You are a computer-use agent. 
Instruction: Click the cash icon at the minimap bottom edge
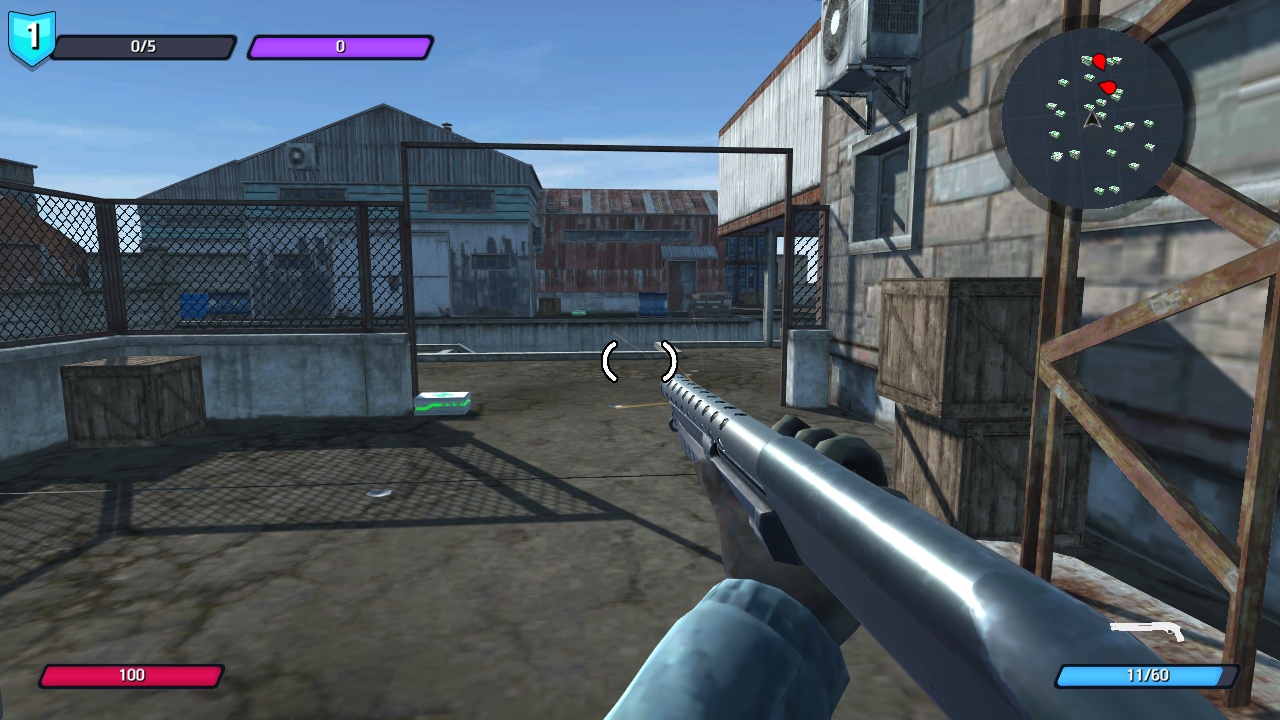pos(1099,189)
